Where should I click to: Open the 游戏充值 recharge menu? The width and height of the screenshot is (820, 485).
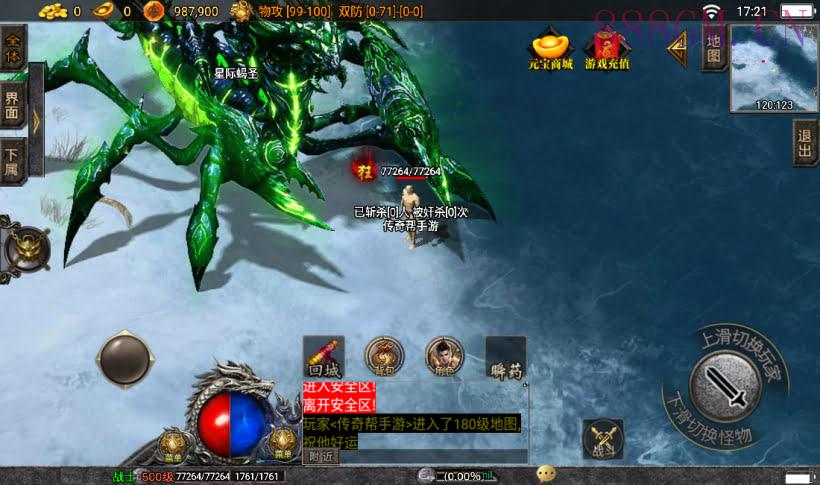pos(607,51)
